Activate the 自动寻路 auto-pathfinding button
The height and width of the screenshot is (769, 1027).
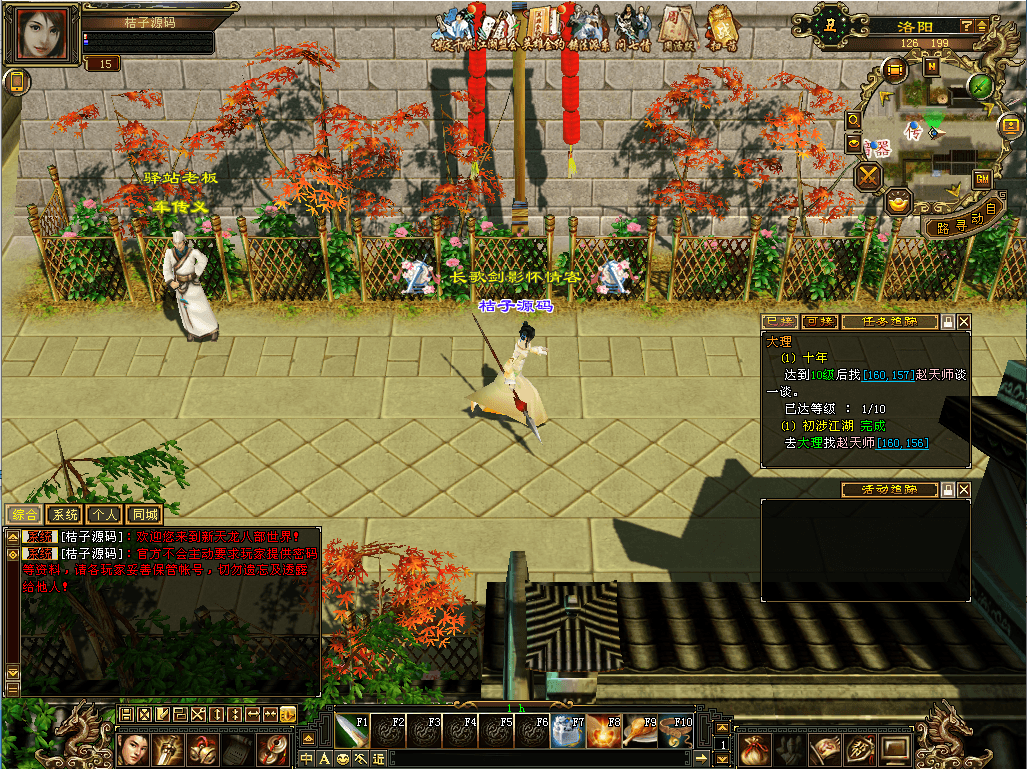tap(962, 222)
